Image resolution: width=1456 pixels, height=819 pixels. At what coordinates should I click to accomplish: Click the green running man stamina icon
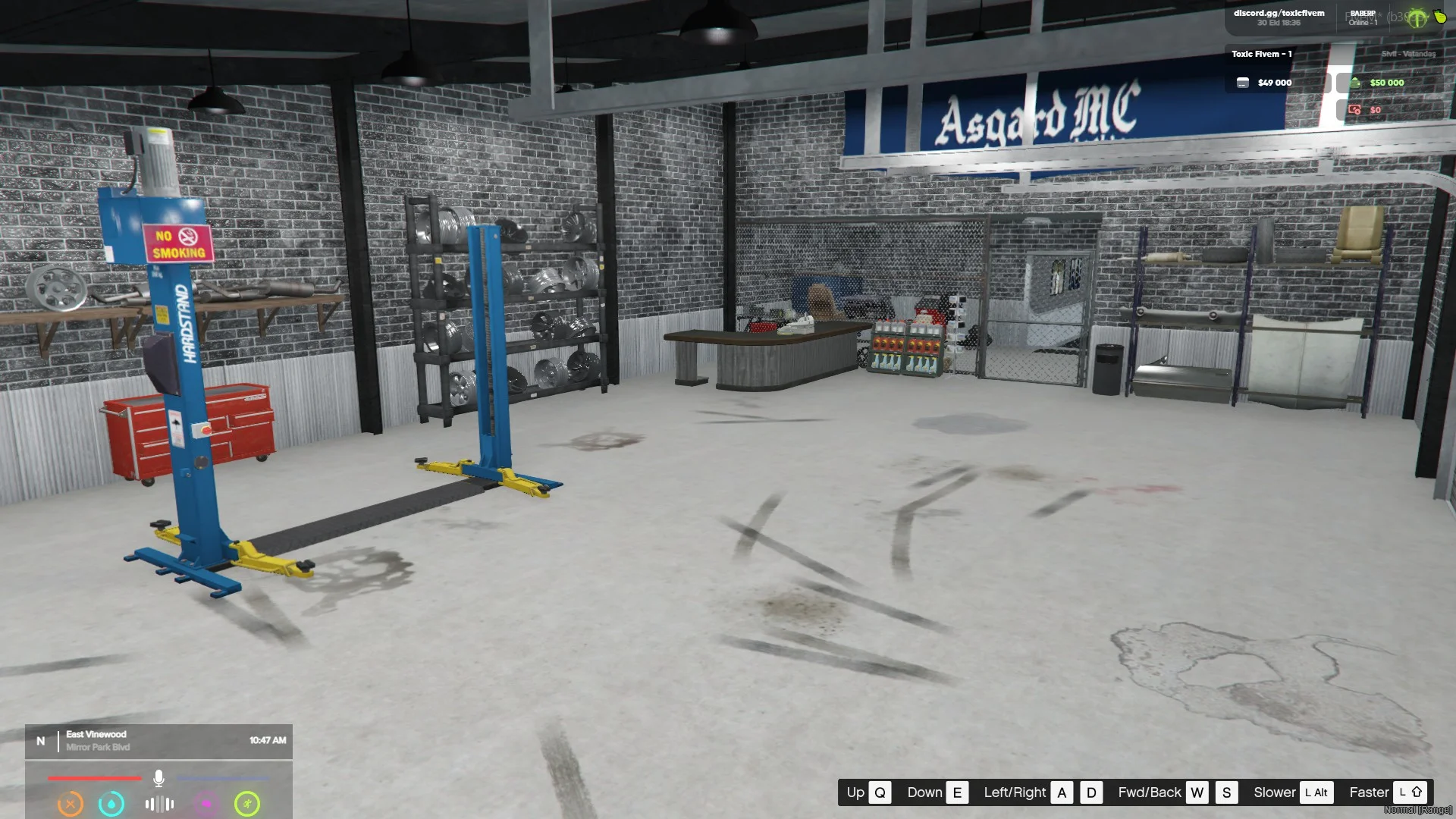click(x=247, y=804)
